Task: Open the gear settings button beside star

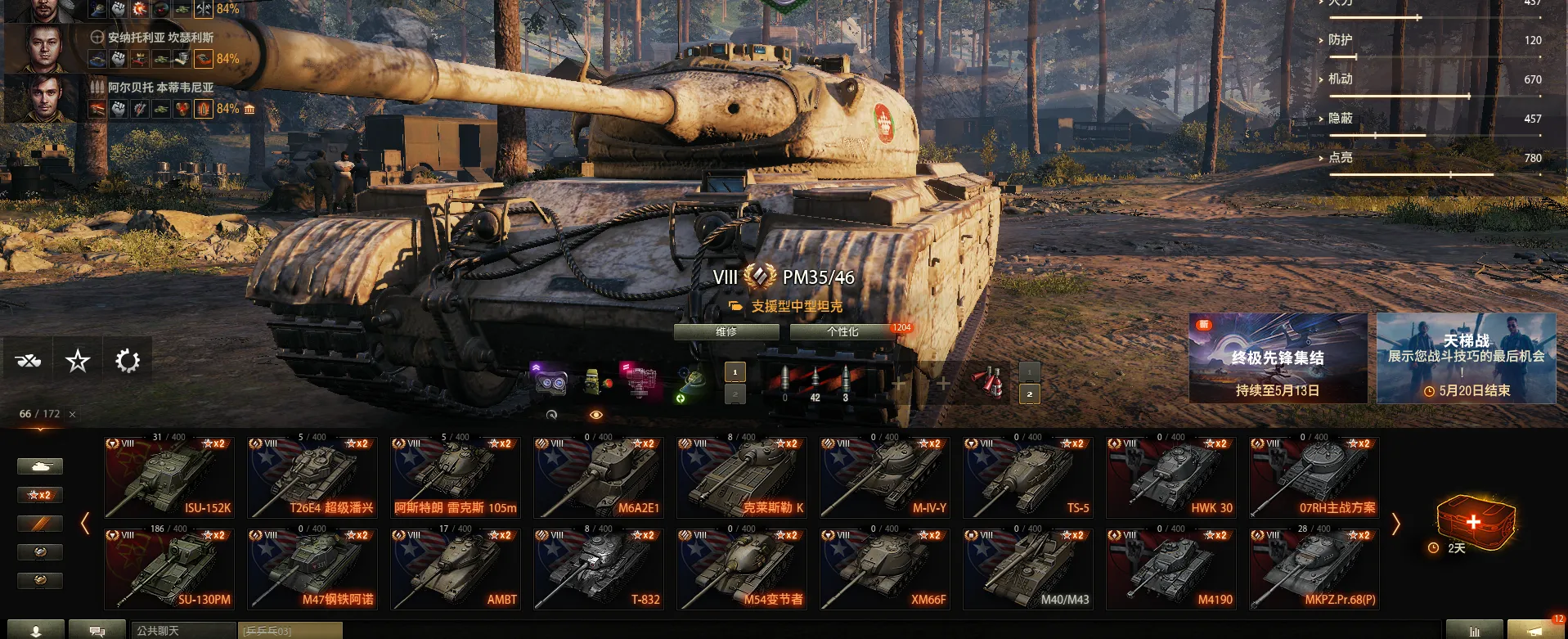Action: 128,360
